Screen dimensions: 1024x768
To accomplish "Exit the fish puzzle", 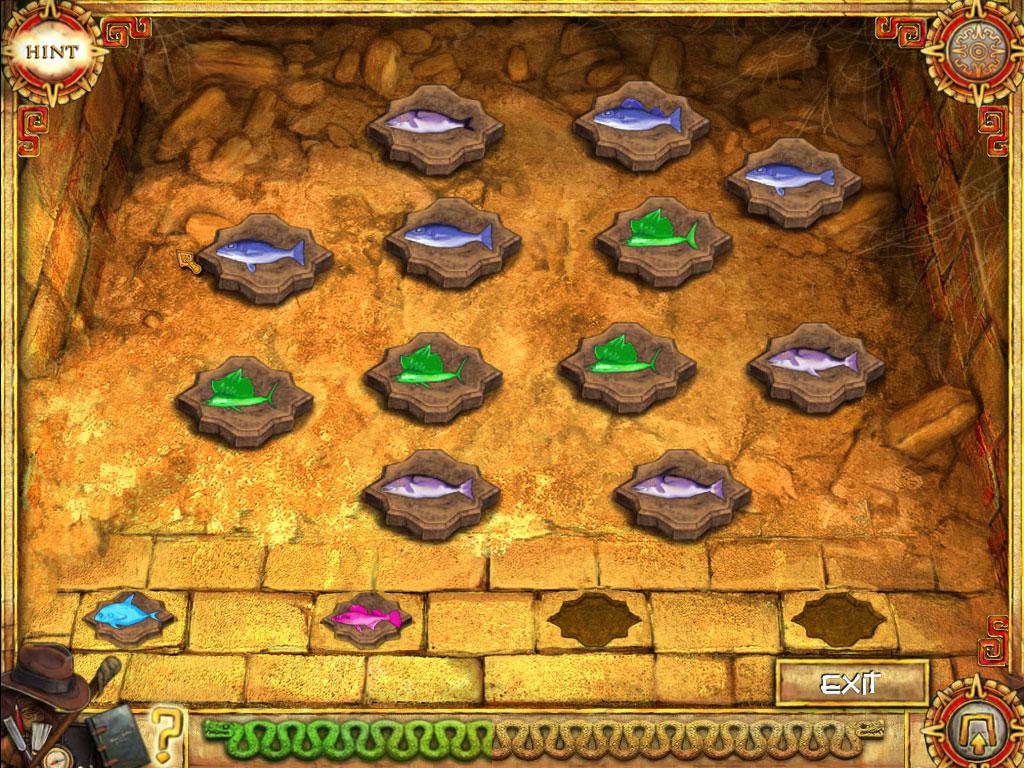I will 850,684.
